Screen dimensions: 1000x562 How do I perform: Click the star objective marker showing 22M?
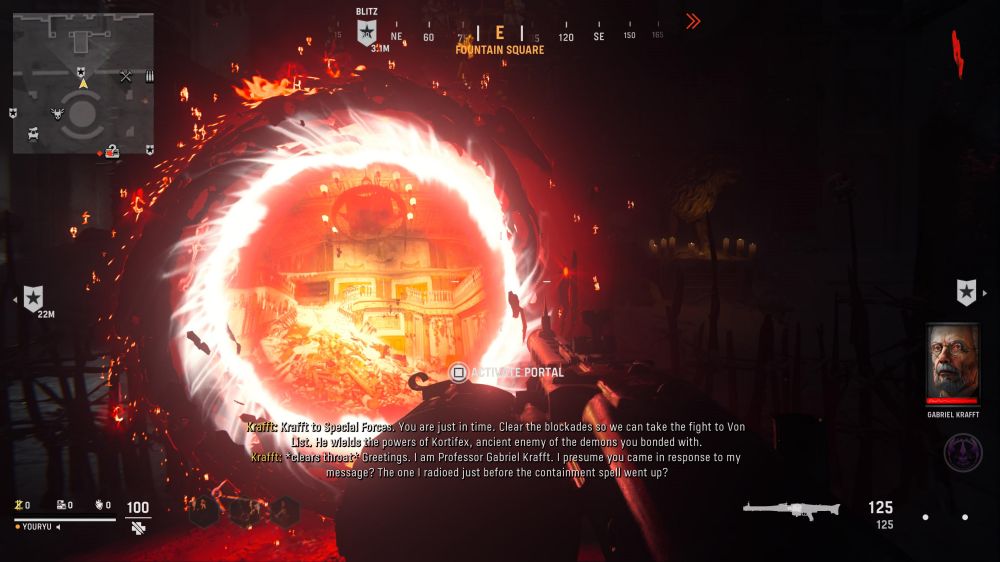point(34,297)
